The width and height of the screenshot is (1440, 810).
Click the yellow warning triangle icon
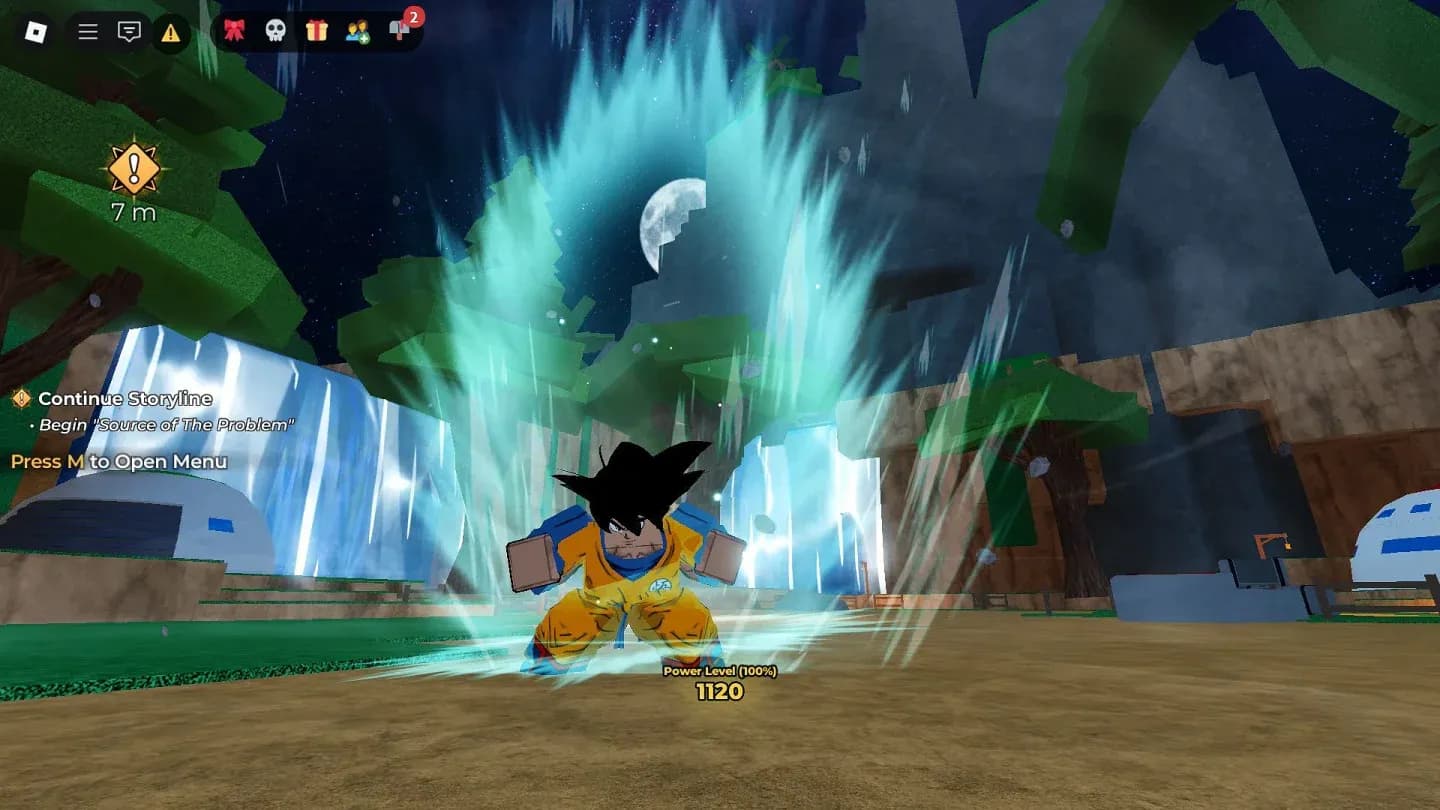pos(171,32)
